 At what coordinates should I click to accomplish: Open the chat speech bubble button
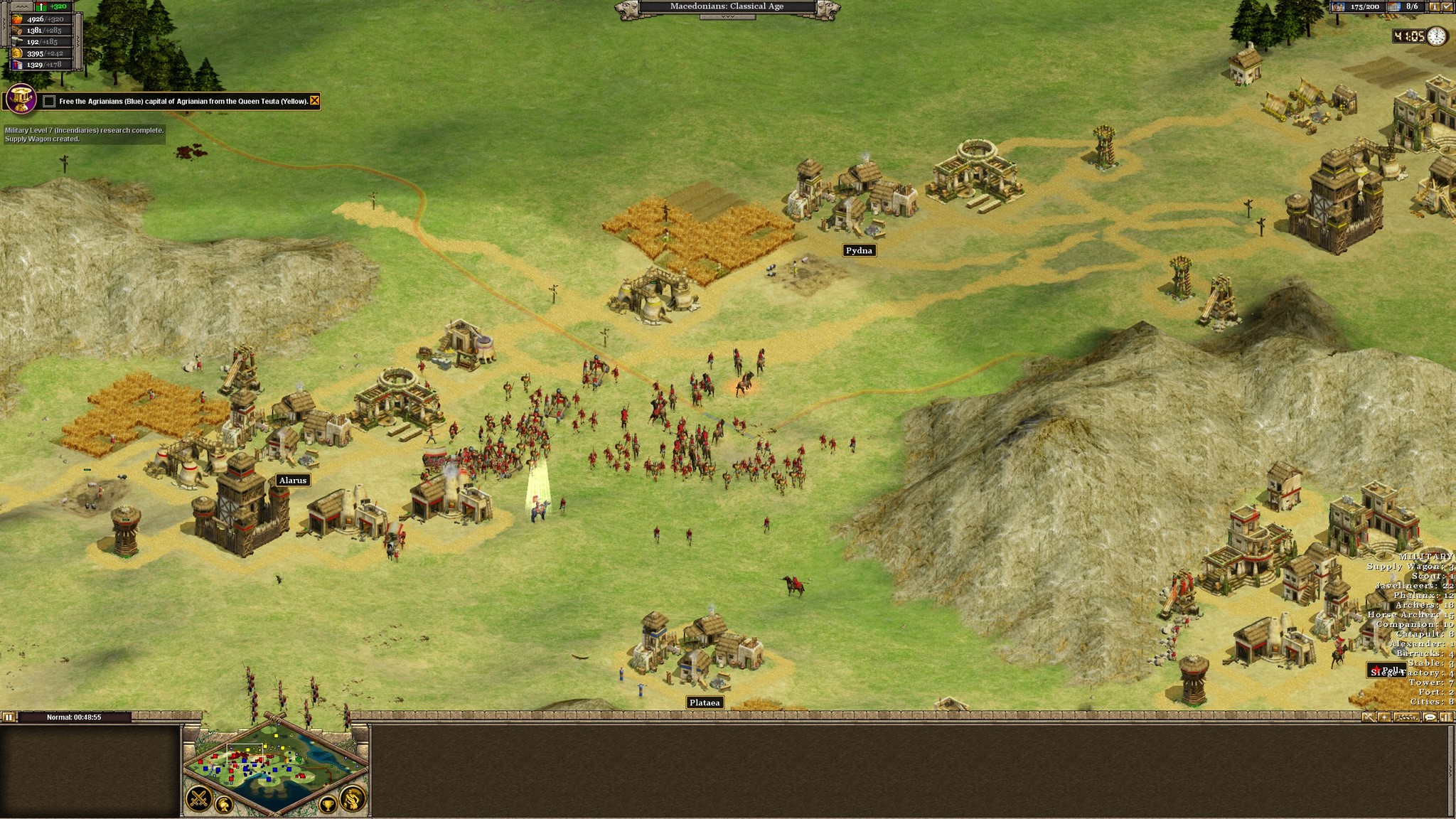pyautogui.click(x=1430, y=717)
